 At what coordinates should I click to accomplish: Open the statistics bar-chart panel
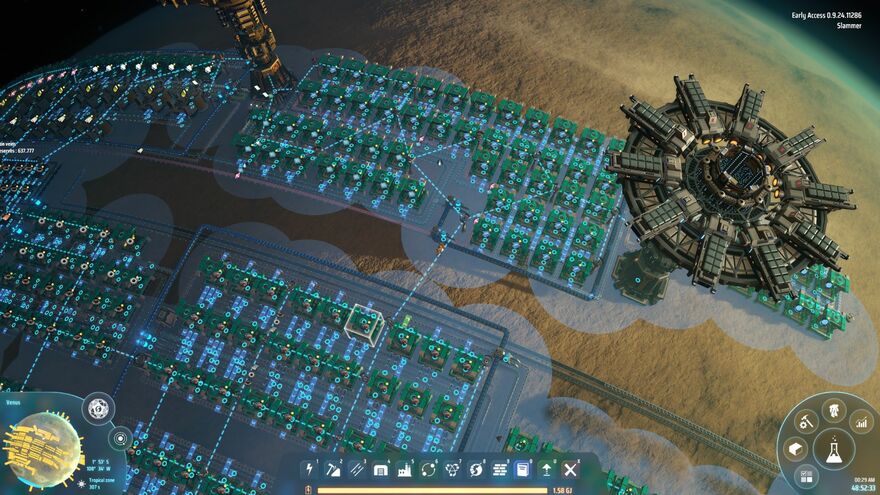861,423
